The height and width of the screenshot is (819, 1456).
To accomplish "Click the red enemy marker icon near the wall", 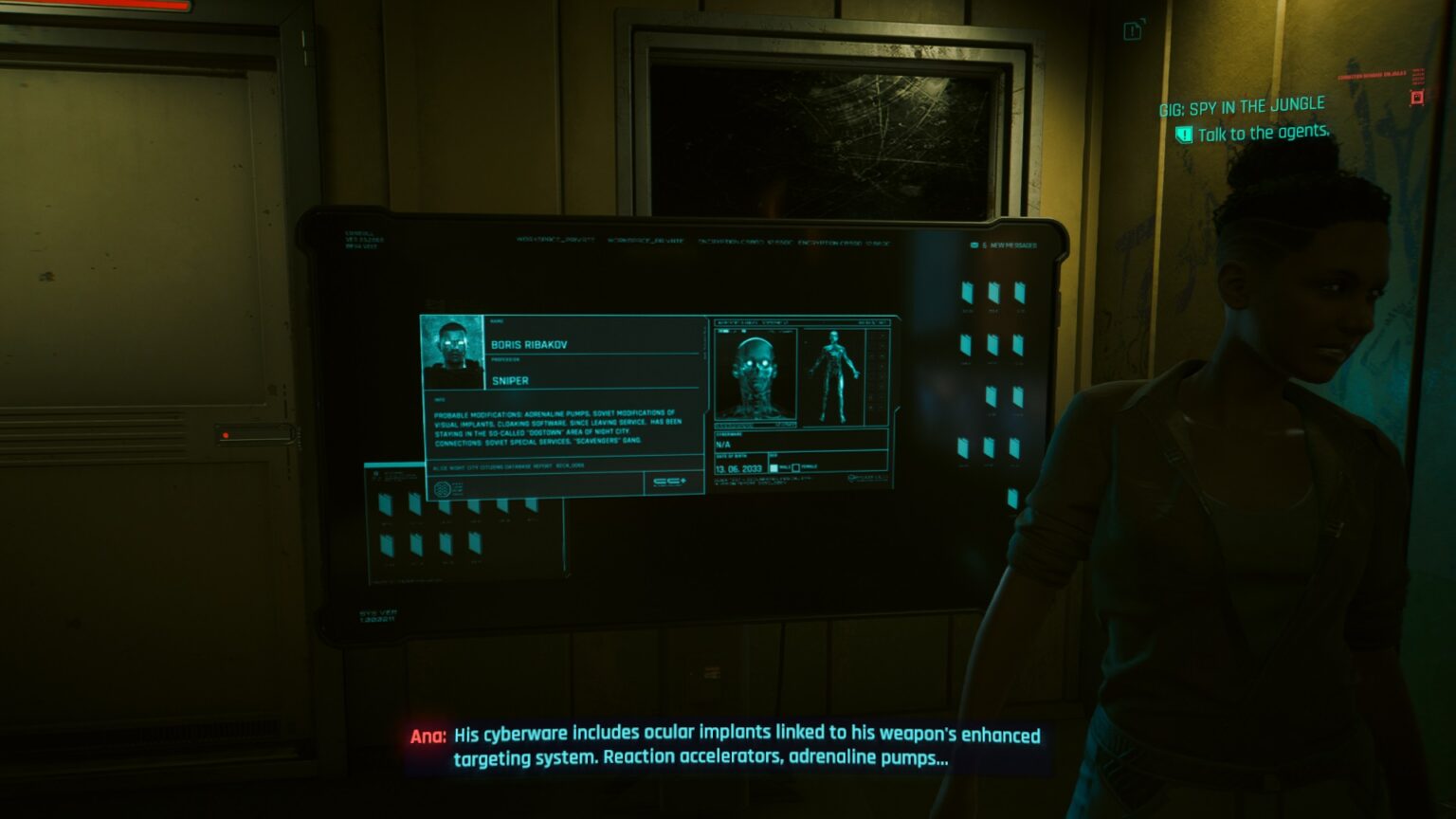I will pyautogui.click(x=1417, y=98).
